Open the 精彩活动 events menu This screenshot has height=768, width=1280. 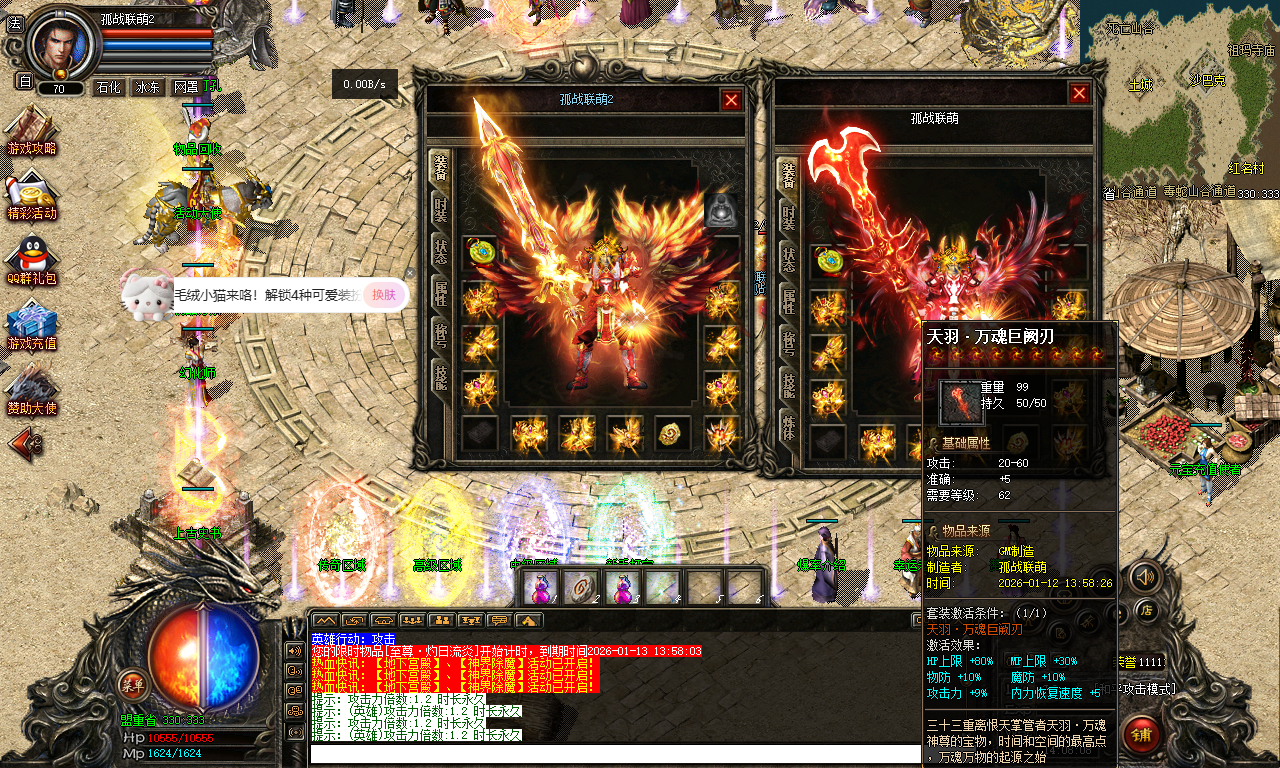point(31,195)
